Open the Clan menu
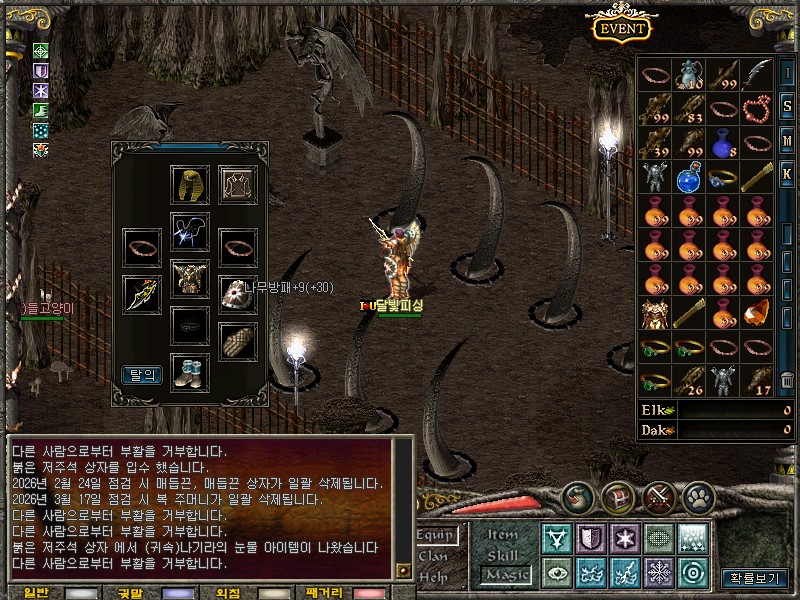This screenshot has height=600, width=800. (x=433, y=556)
